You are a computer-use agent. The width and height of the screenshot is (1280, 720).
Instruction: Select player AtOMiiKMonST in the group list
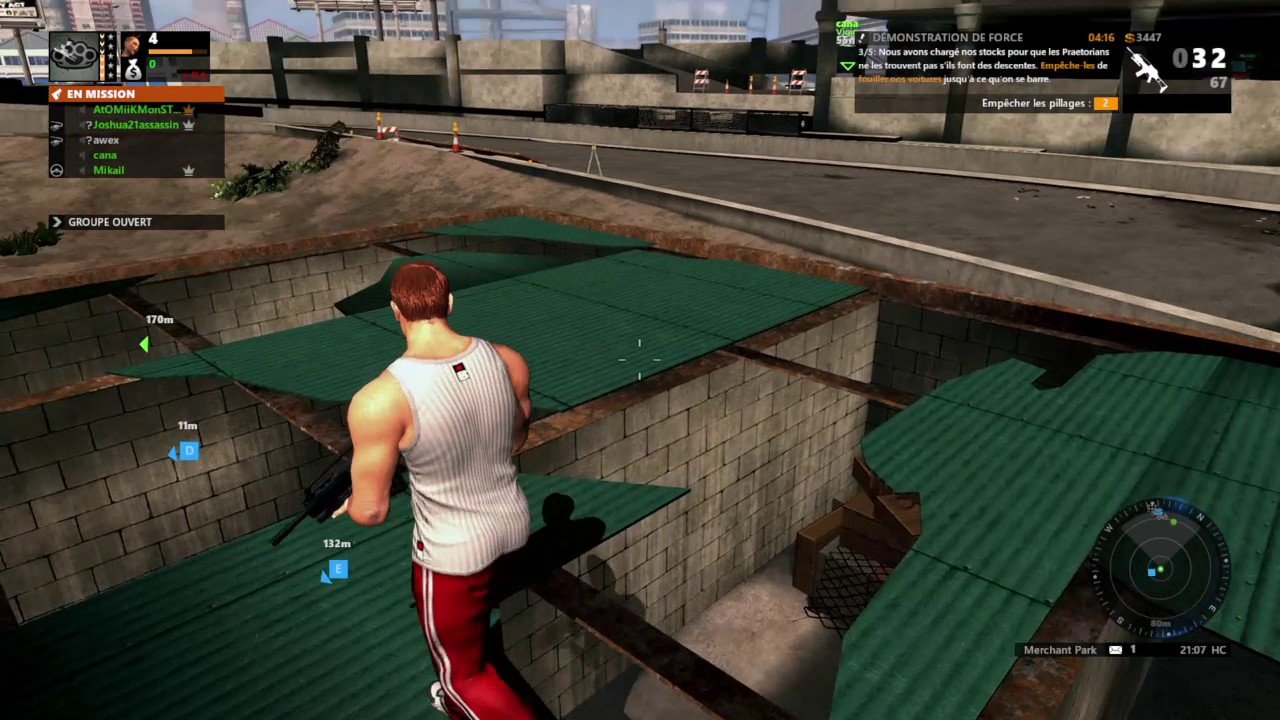(134, 110)
